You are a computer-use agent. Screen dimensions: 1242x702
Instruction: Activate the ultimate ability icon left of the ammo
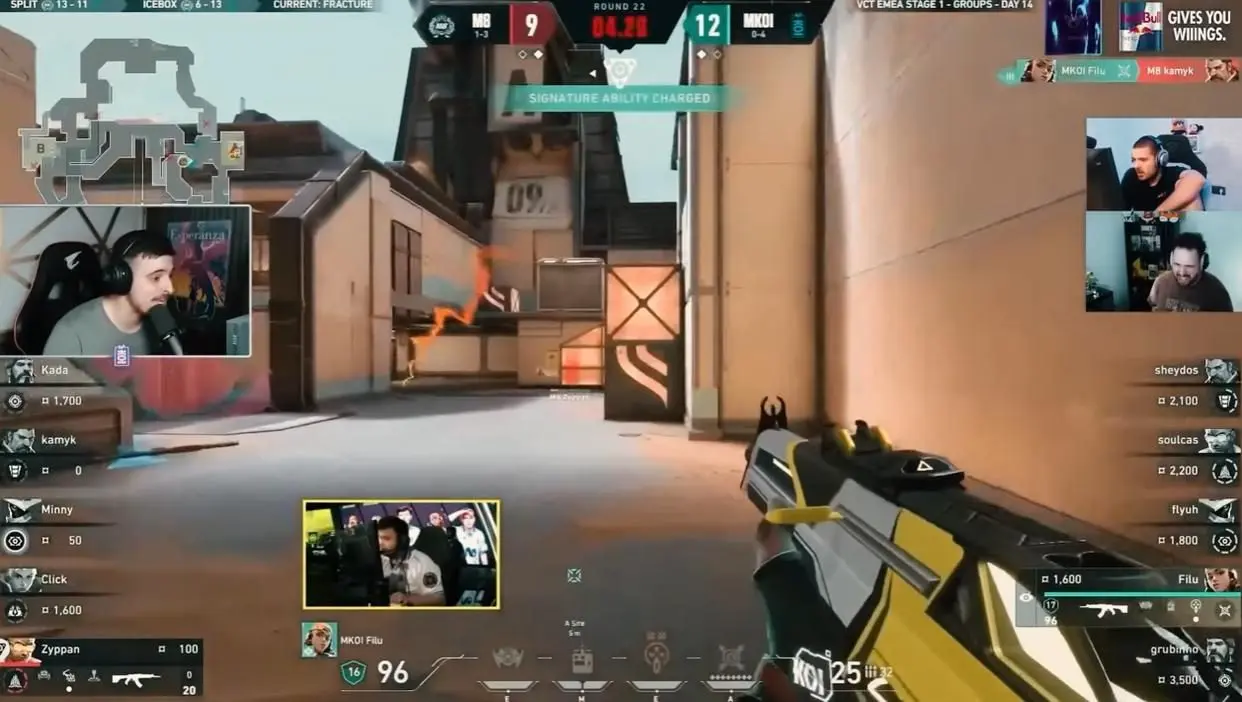pyautogui.click(x=732, y=660)
